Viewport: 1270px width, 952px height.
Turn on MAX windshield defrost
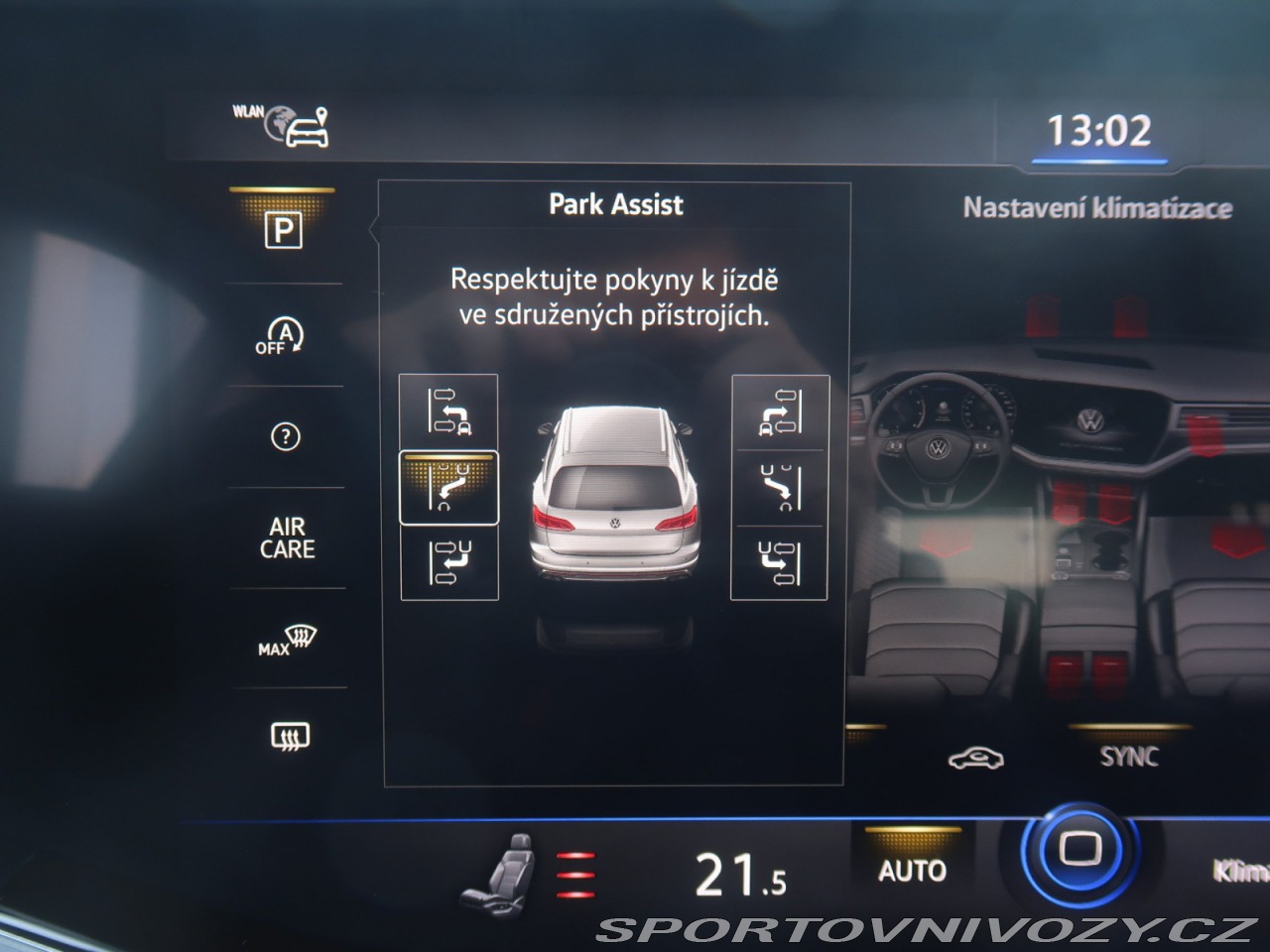[286, 641]
